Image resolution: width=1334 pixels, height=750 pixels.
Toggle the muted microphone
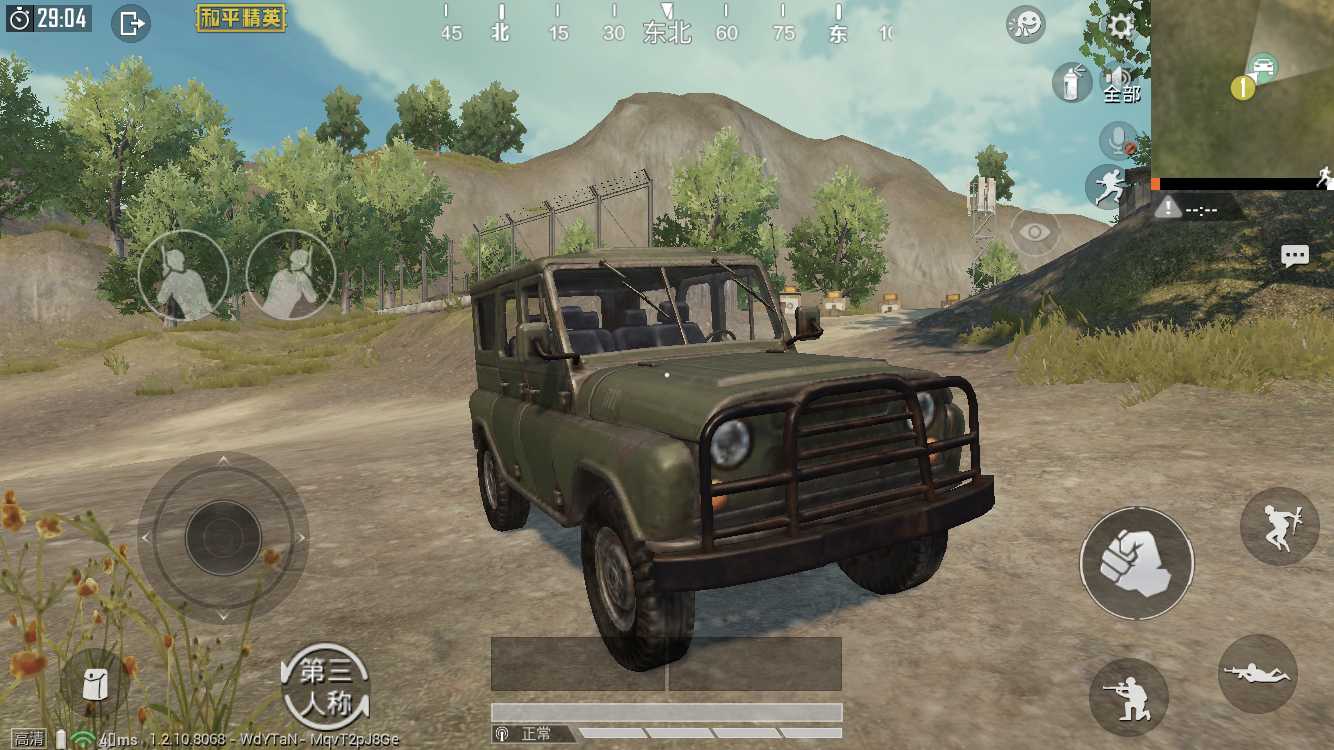(x=1118, y=141)
